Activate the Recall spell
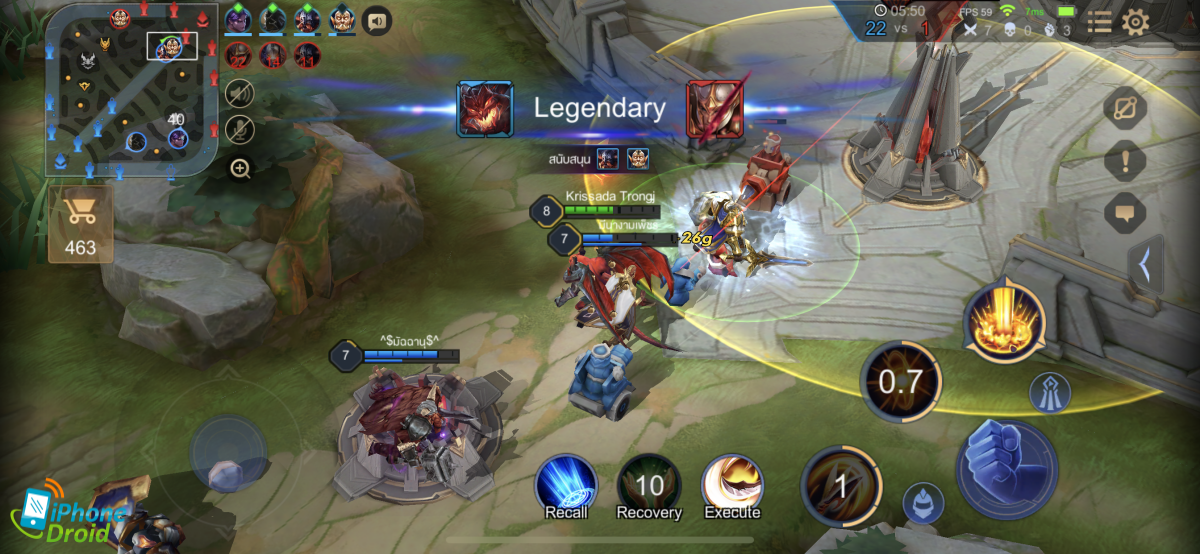 click(x=566, y=483)
